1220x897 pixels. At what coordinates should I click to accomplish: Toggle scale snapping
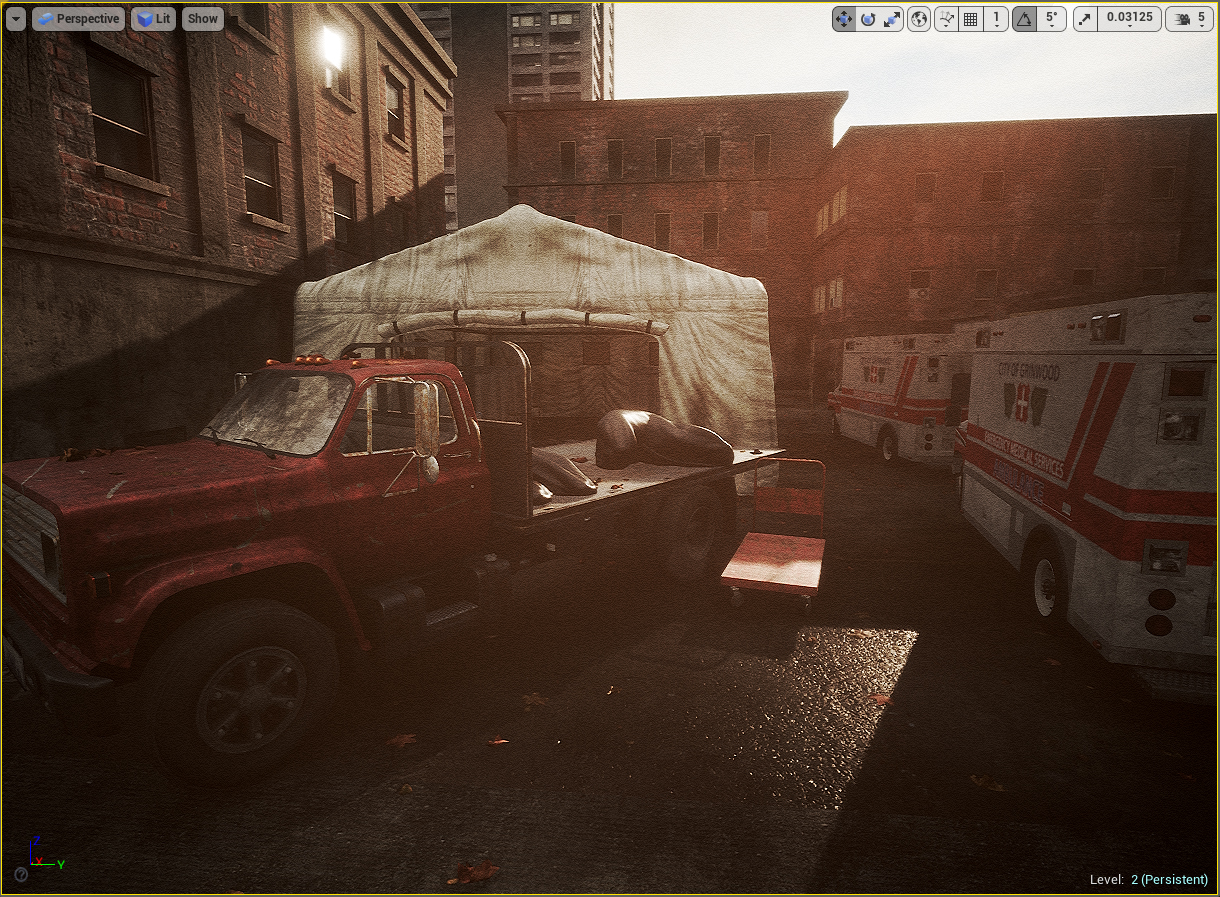coord(1086,18)
